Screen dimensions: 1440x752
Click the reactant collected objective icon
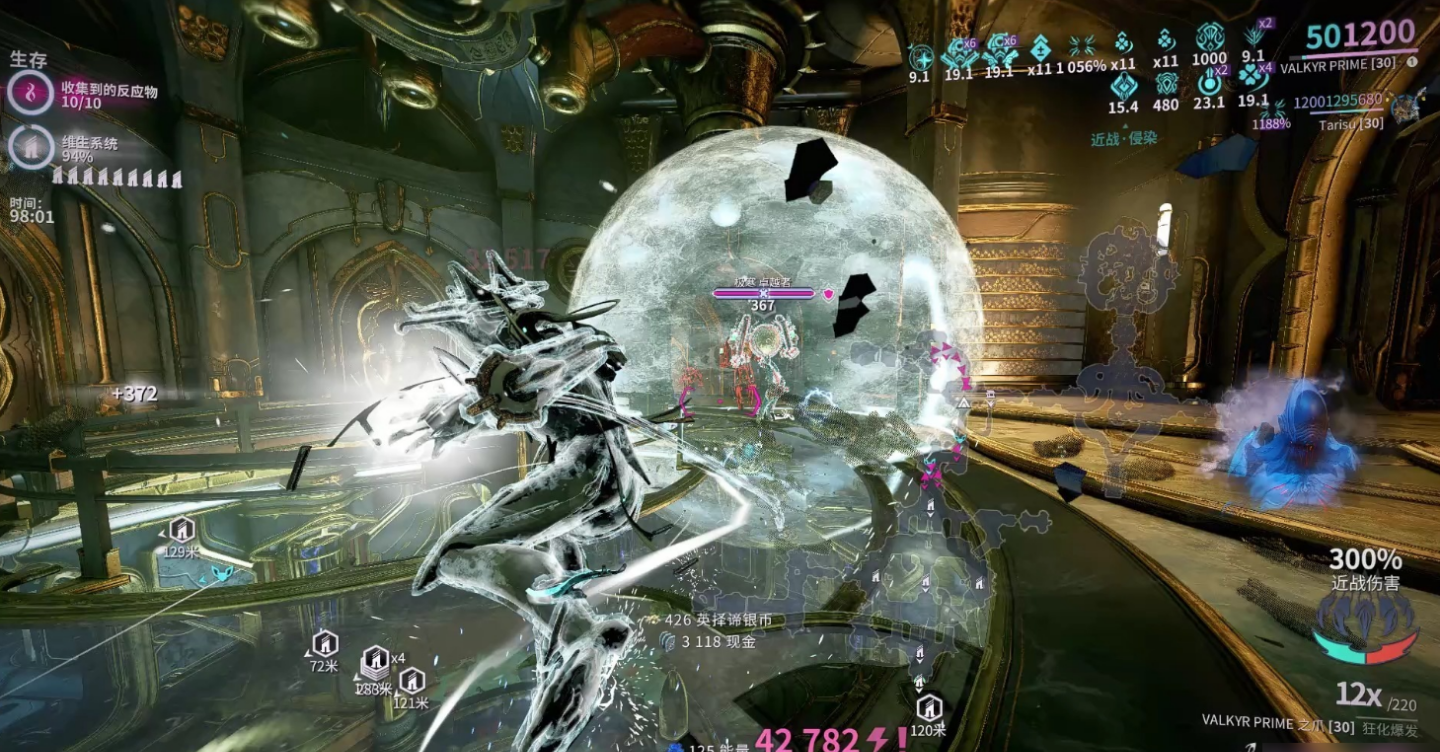32,94
